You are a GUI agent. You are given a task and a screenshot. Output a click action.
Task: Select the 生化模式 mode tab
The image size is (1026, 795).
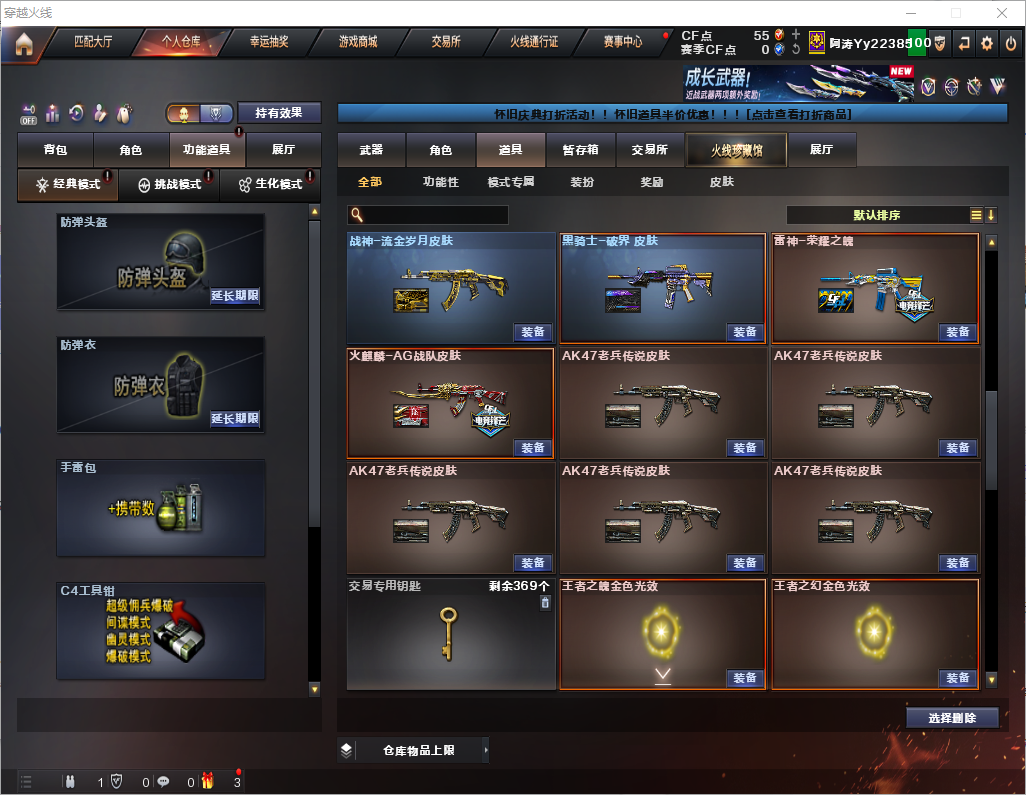click(270, 185)
